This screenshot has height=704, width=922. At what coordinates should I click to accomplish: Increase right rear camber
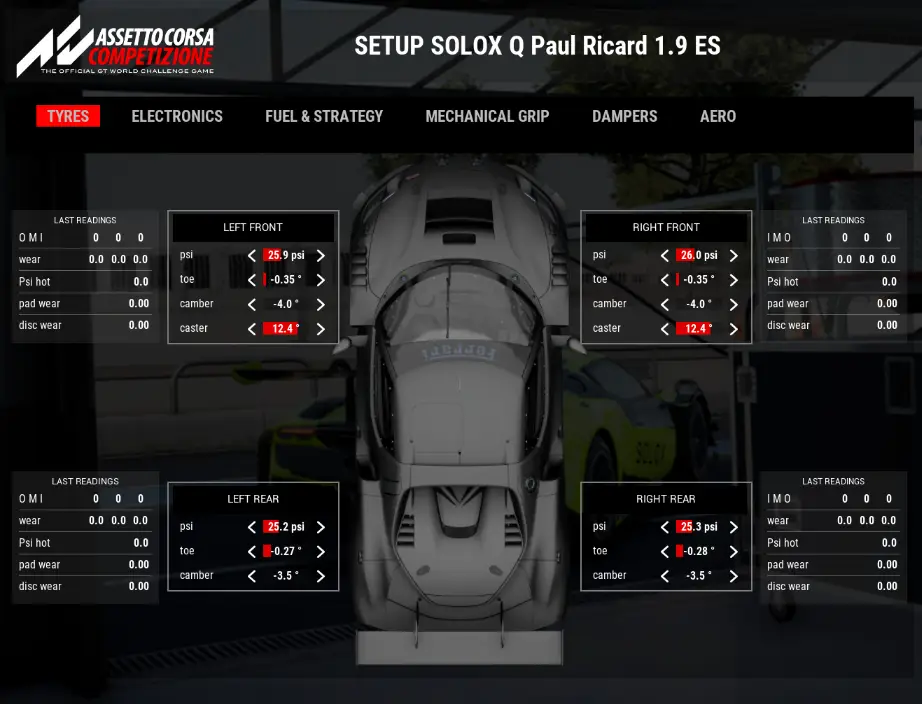point(734,576)
